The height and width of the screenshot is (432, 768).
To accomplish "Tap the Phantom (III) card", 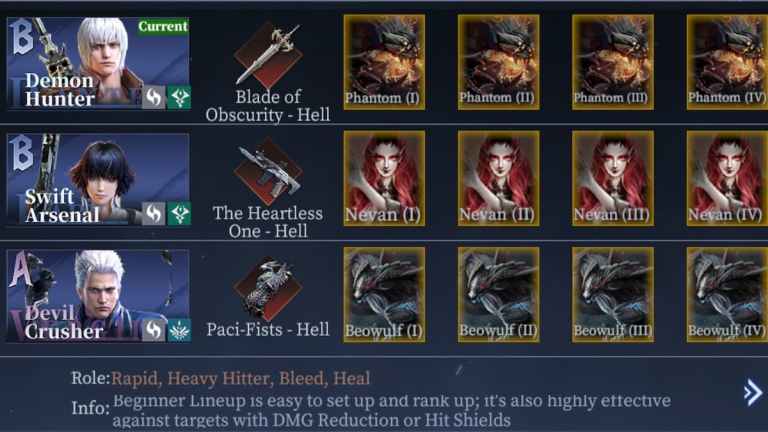I will click(x=612, y=62).
